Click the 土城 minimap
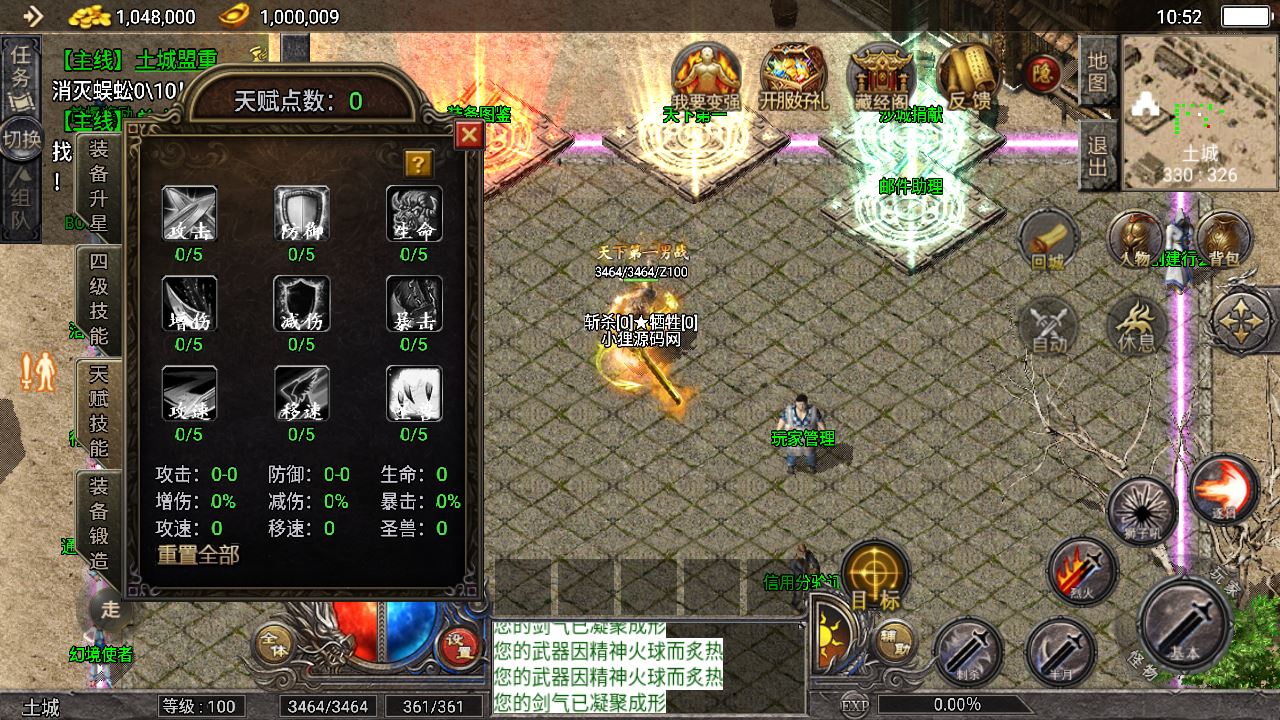 coord(1199,113)
